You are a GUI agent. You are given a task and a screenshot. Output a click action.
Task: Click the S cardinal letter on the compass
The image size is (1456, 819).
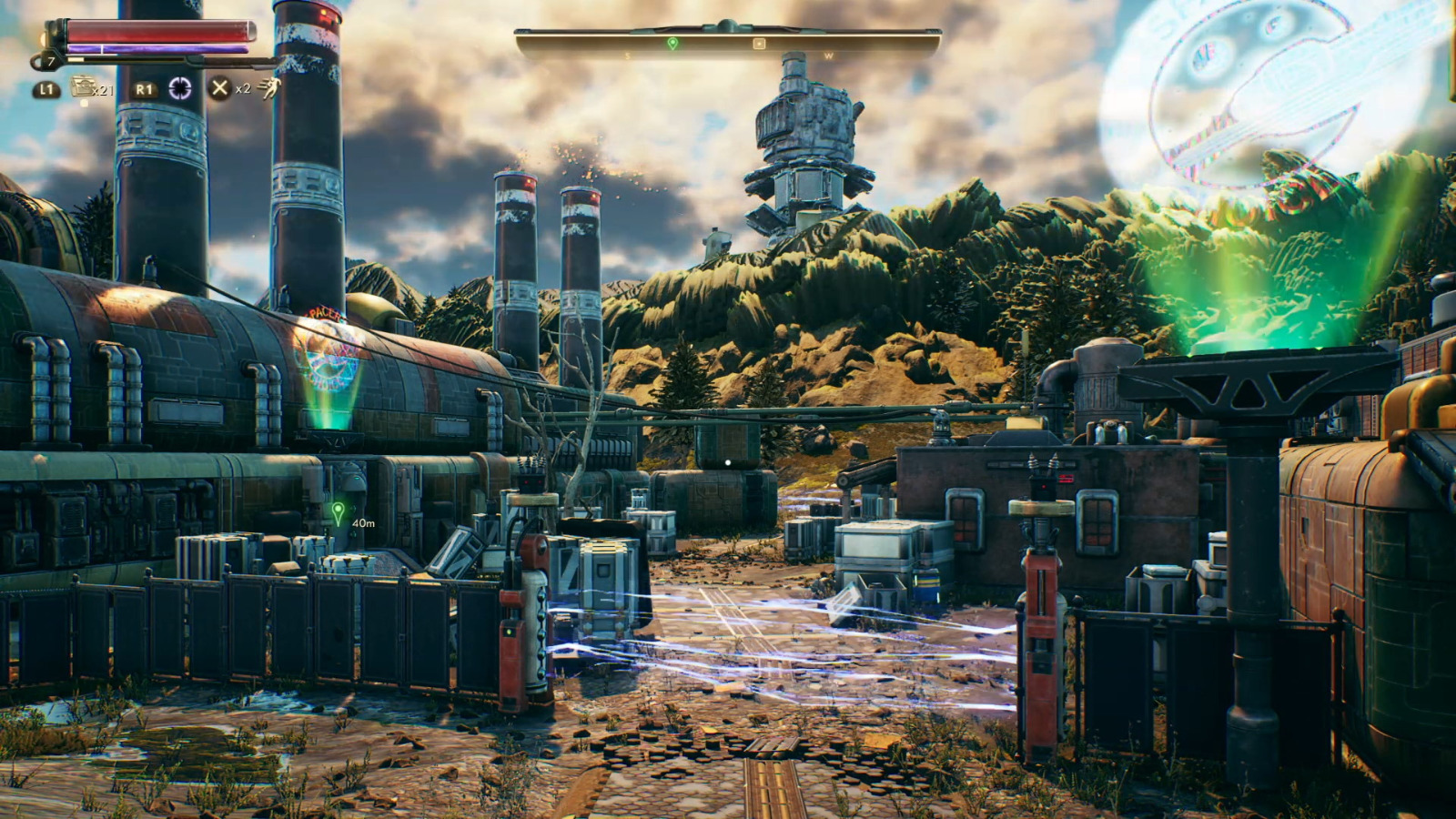pyautogui.click(x=627, y=56)
